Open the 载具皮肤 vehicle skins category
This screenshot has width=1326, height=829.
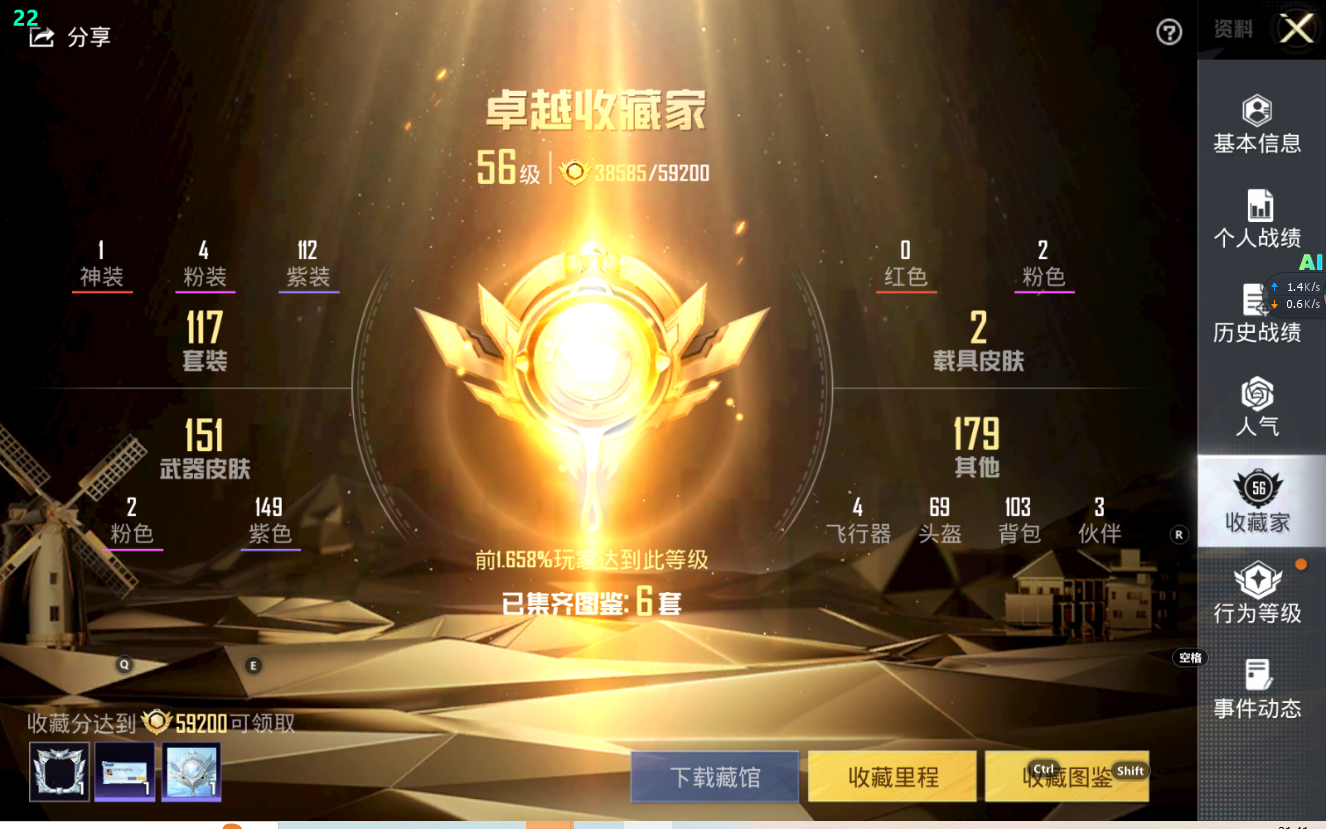tap(978, 340)
